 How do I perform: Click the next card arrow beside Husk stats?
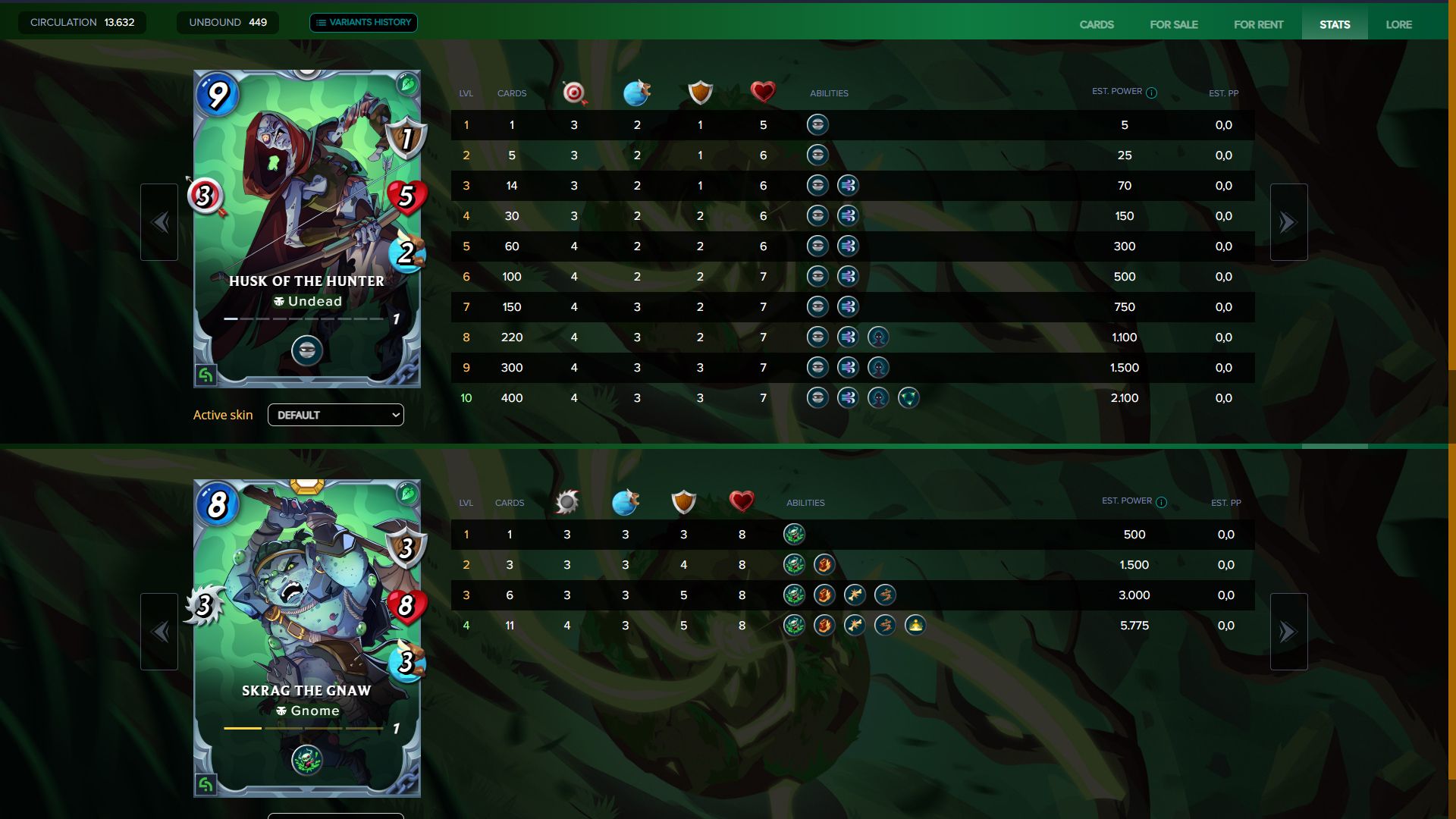coord(1288,221)
